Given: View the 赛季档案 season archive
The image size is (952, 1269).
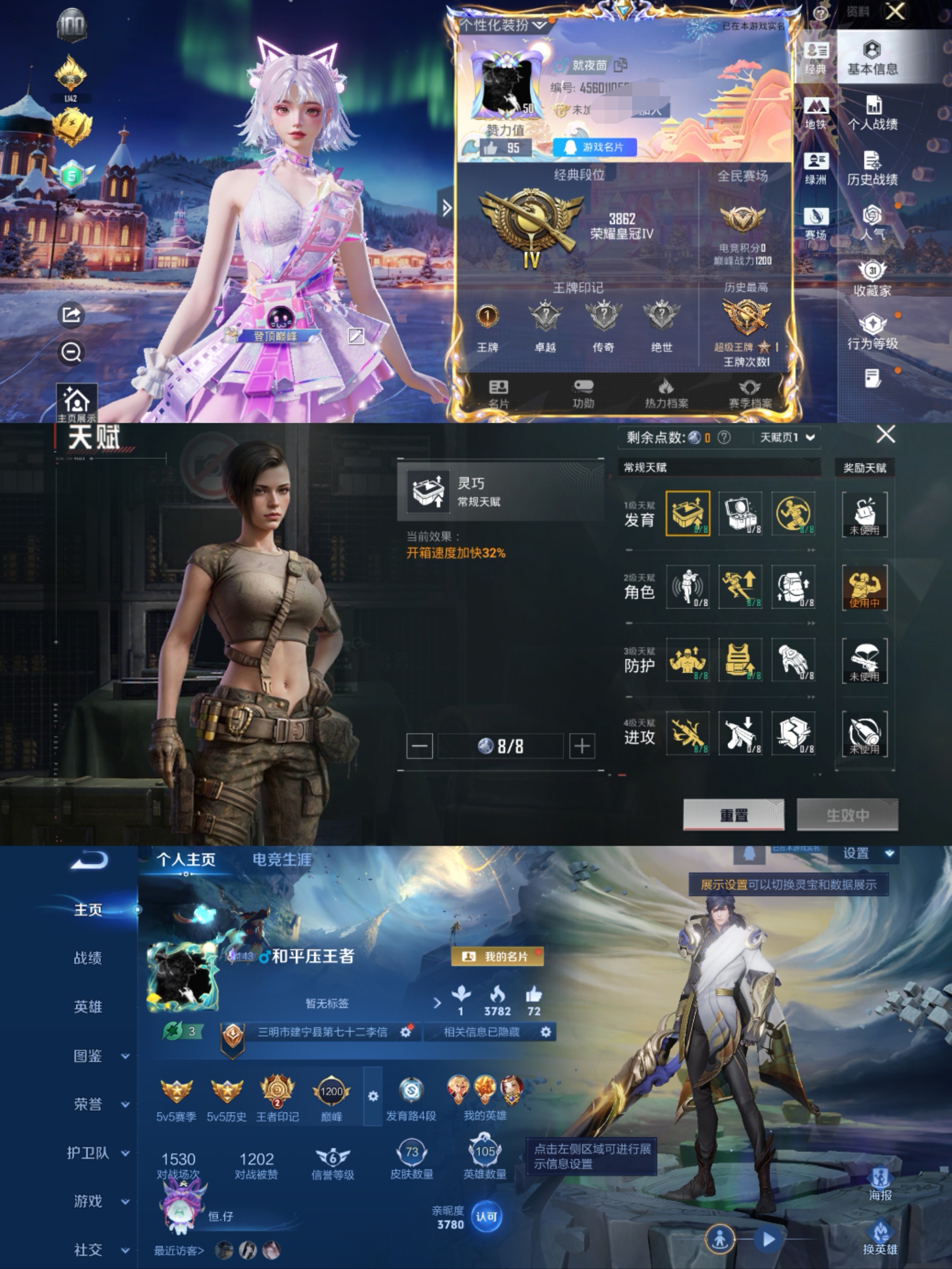Looking at the screenshot, I should 750,394.
